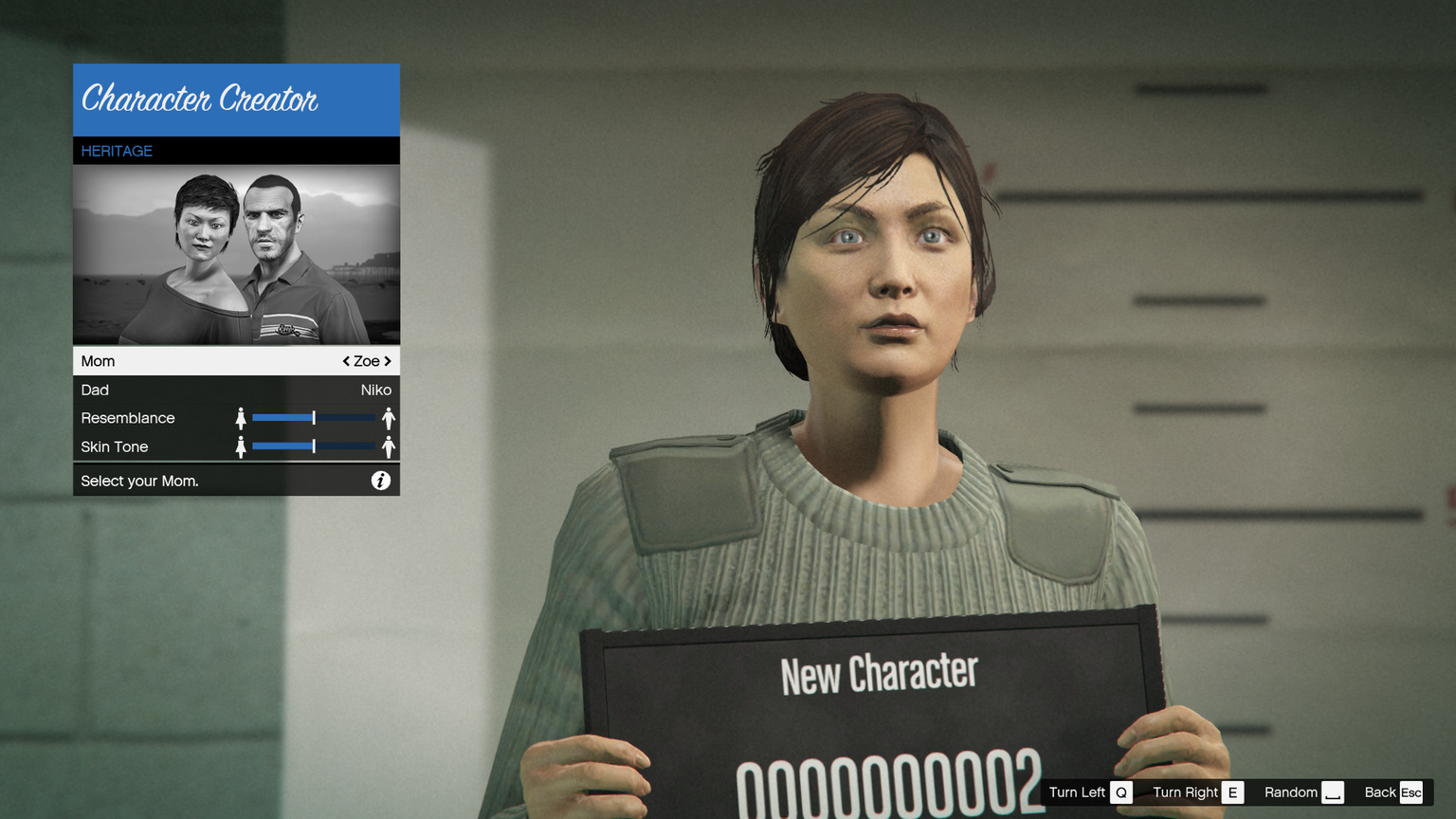Image resolution: width=1456 pixels, height=819 pixels.
Task: Click the Turn Left control
Action: click(1089, 792)
